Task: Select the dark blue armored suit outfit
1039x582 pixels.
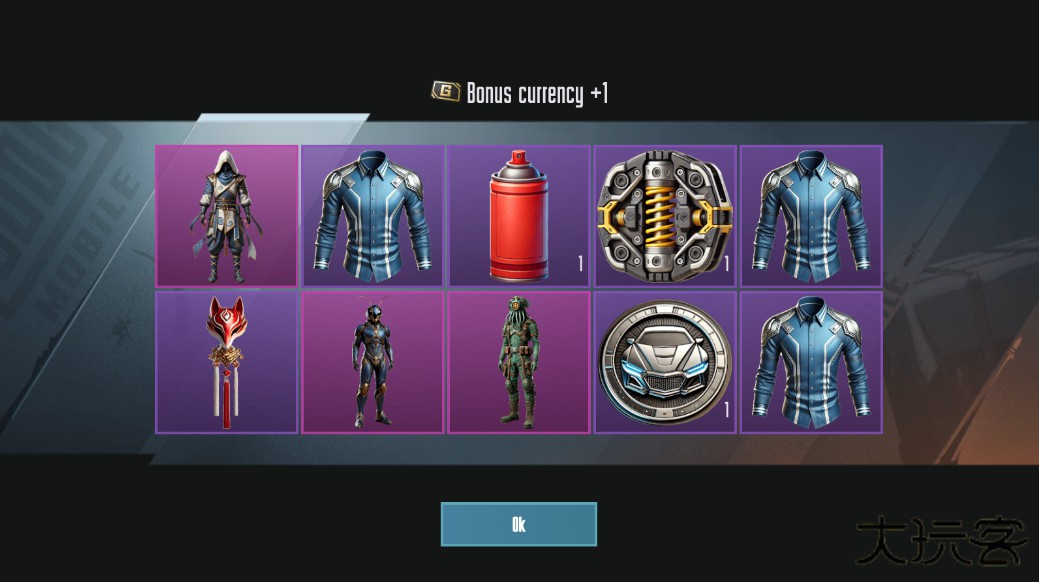Action: coord(373,362)
